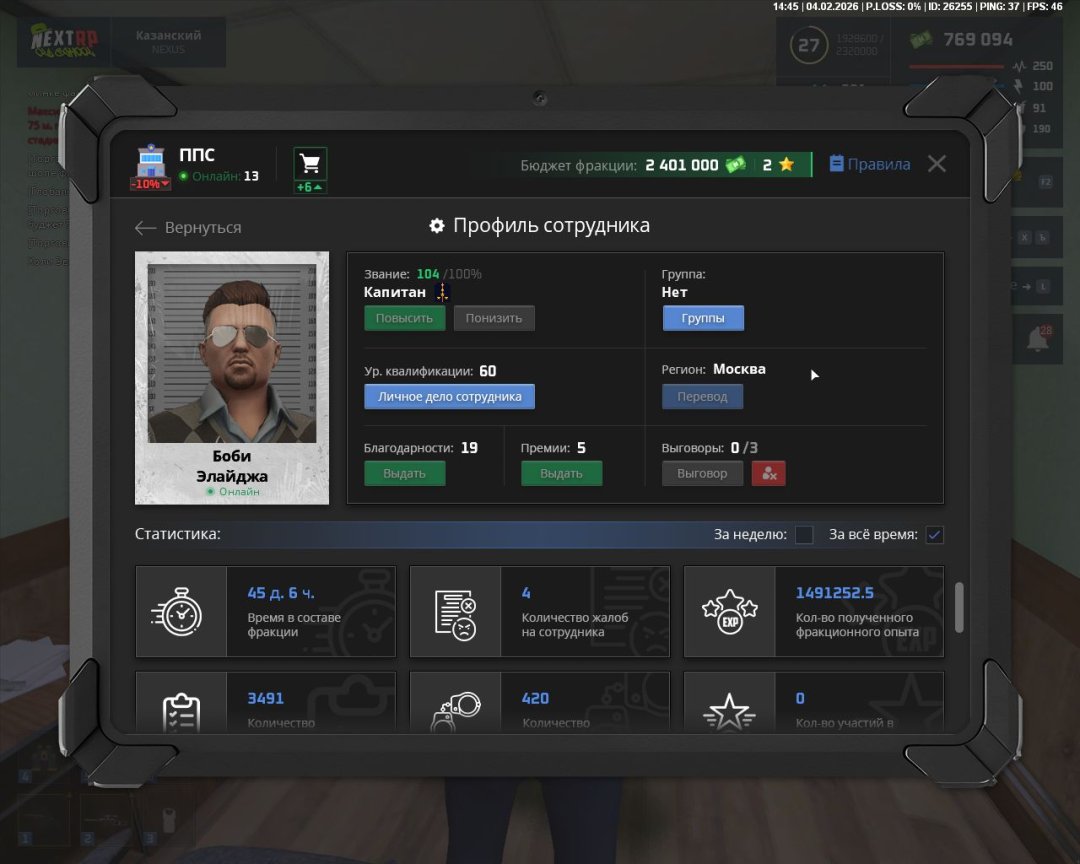Open the faction shop cart icon
Viewport: 1080px width, 864px height.
[x=310, y=164]
